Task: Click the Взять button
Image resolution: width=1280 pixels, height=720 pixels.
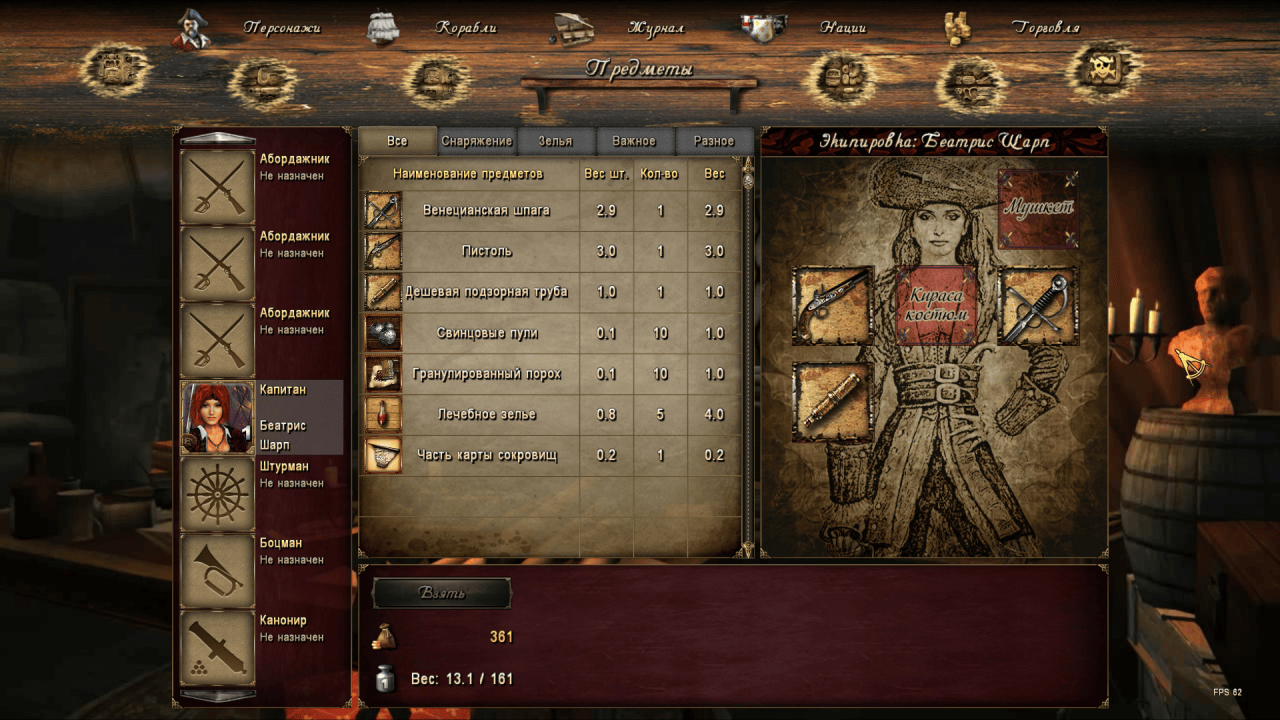Action: 441,593
